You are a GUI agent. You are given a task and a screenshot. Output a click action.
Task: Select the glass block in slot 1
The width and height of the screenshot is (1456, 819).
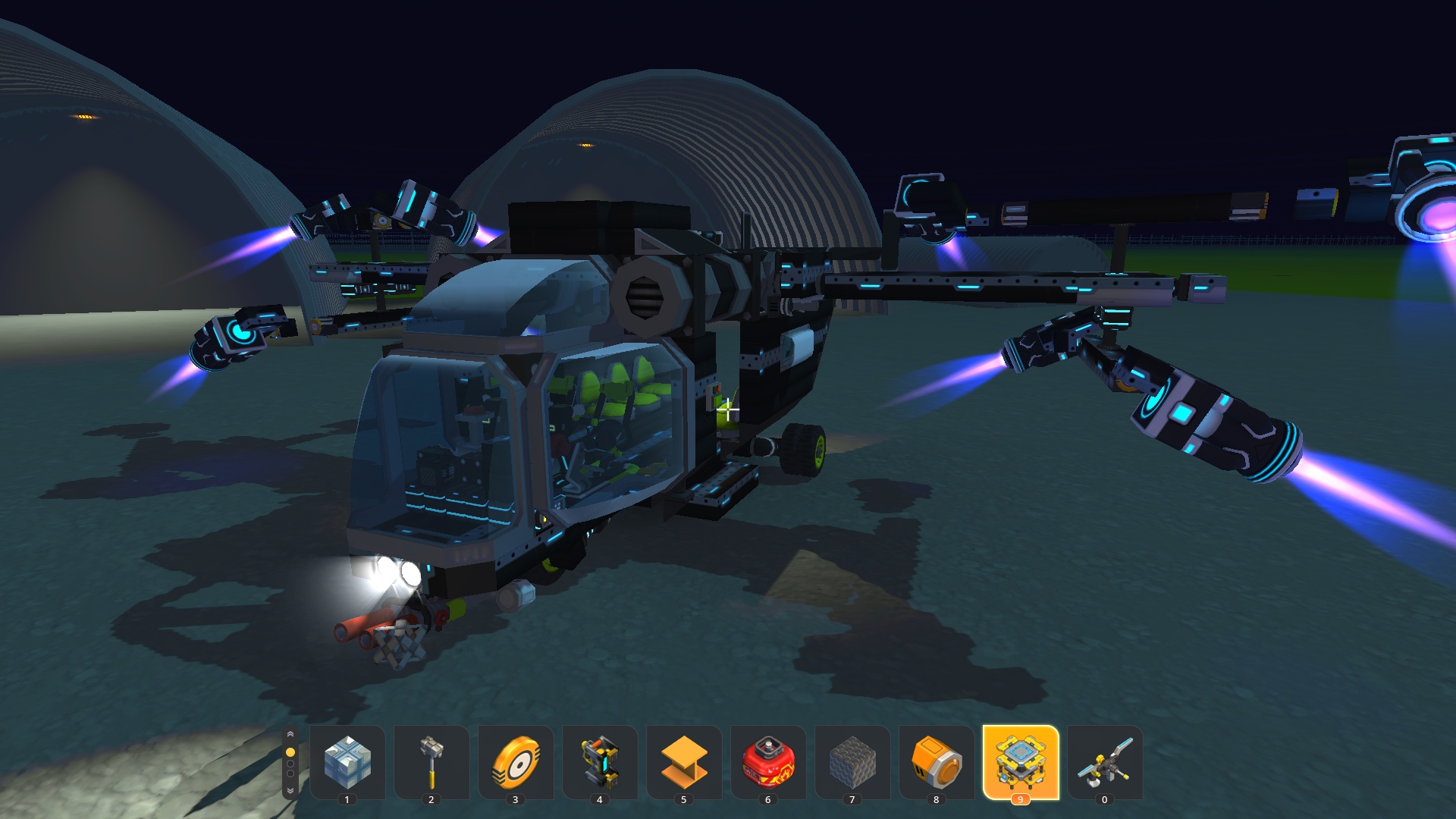click(x=347, y=761)
